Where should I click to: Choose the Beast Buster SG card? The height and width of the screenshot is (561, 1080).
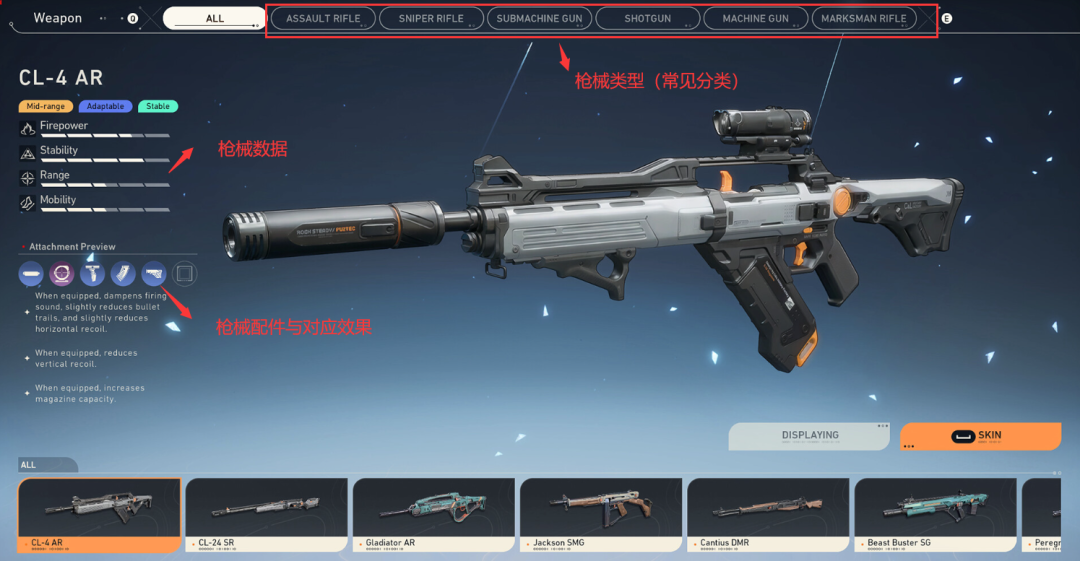pos(934,513)
